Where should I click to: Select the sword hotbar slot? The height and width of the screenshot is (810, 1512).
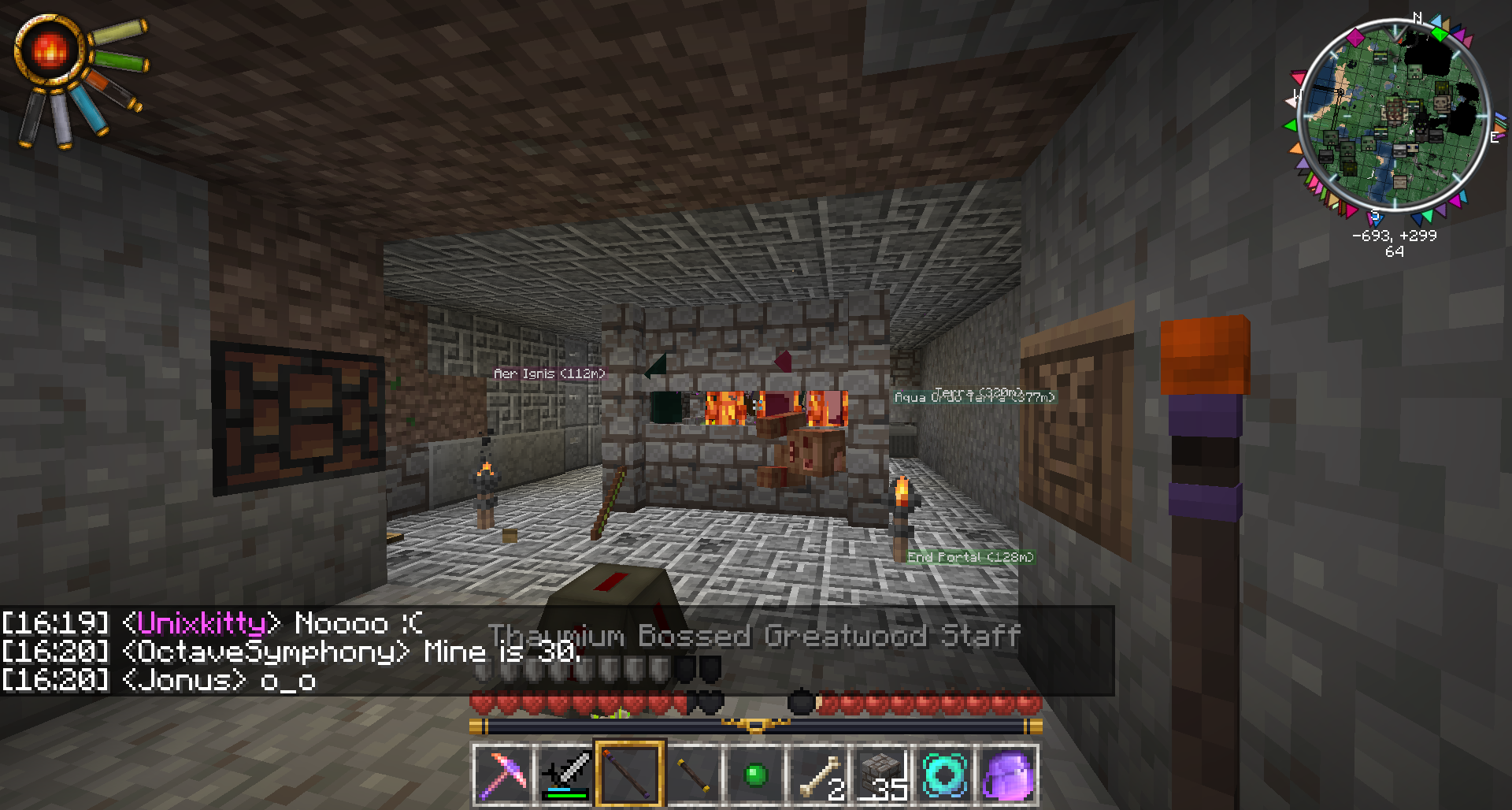[566, 775]
